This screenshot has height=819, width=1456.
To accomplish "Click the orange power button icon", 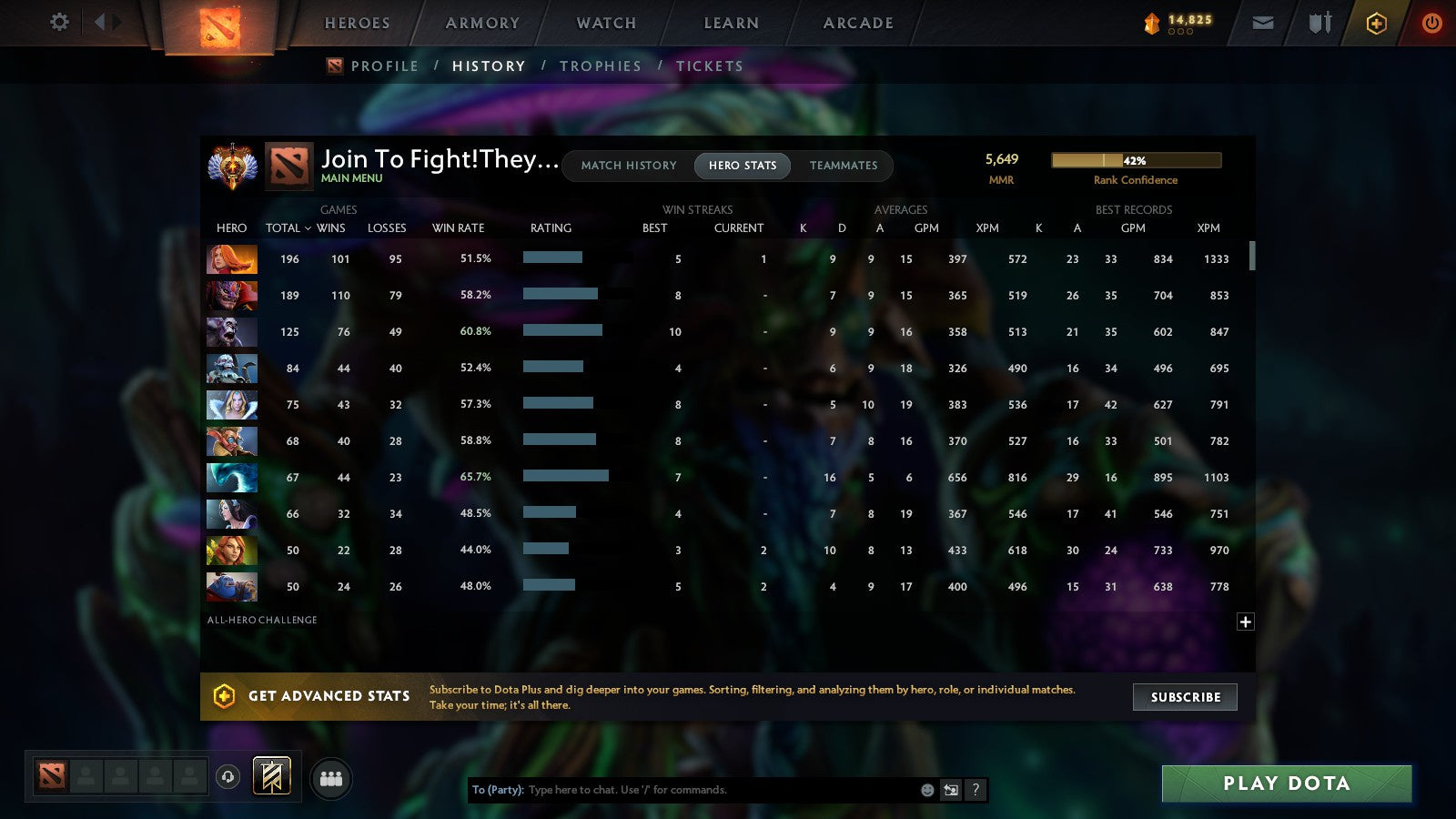I will click(1431, 23).
